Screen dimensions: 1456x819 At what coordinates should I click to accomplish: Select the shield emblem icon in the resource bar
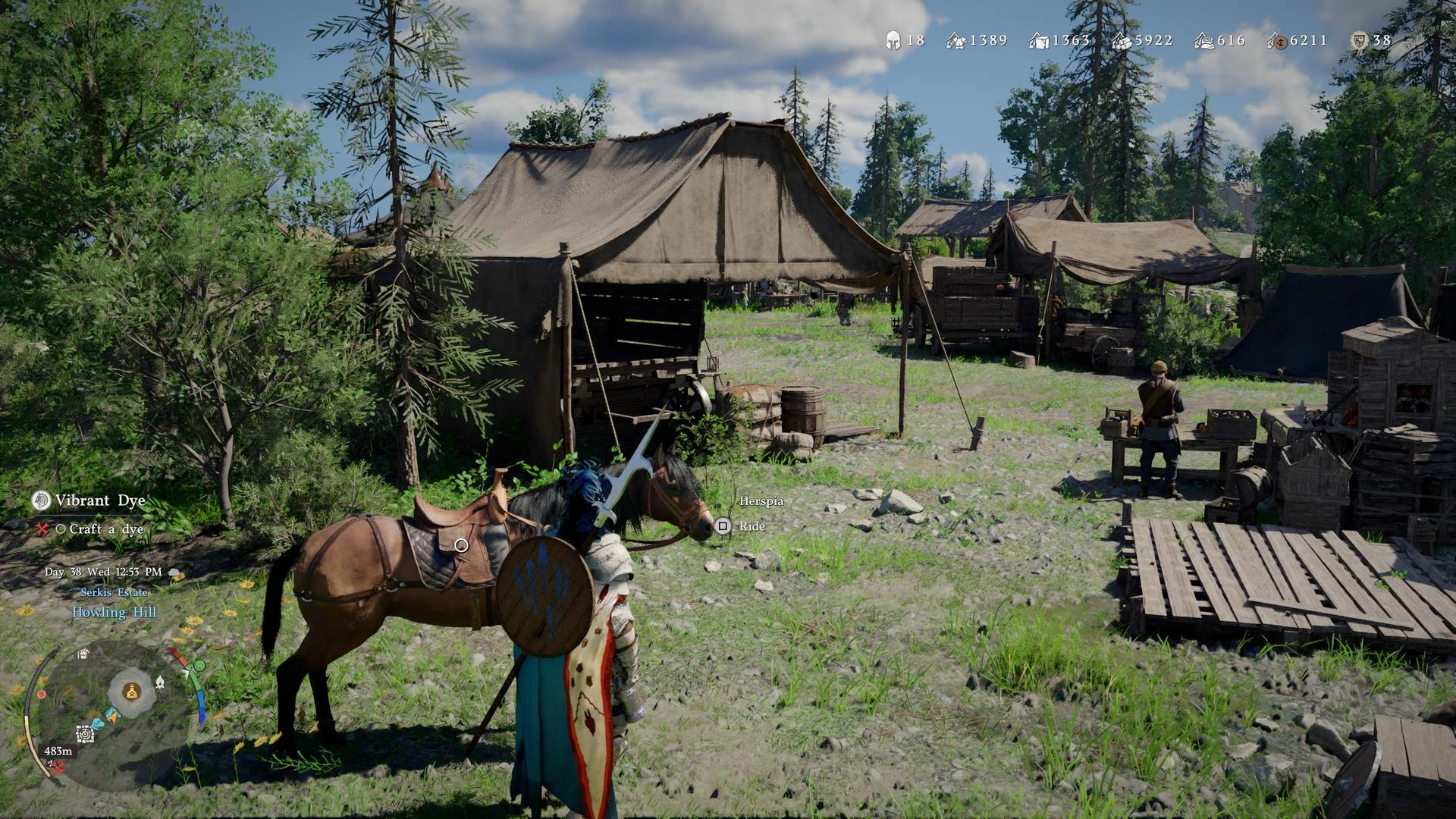1359,40
